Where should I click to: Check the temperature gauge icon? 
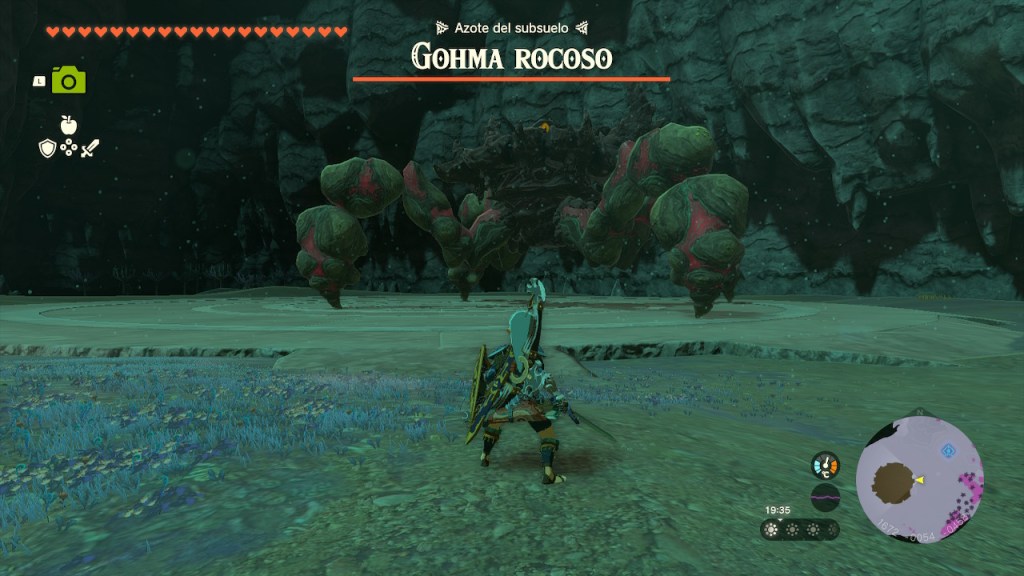pos(825,465)
